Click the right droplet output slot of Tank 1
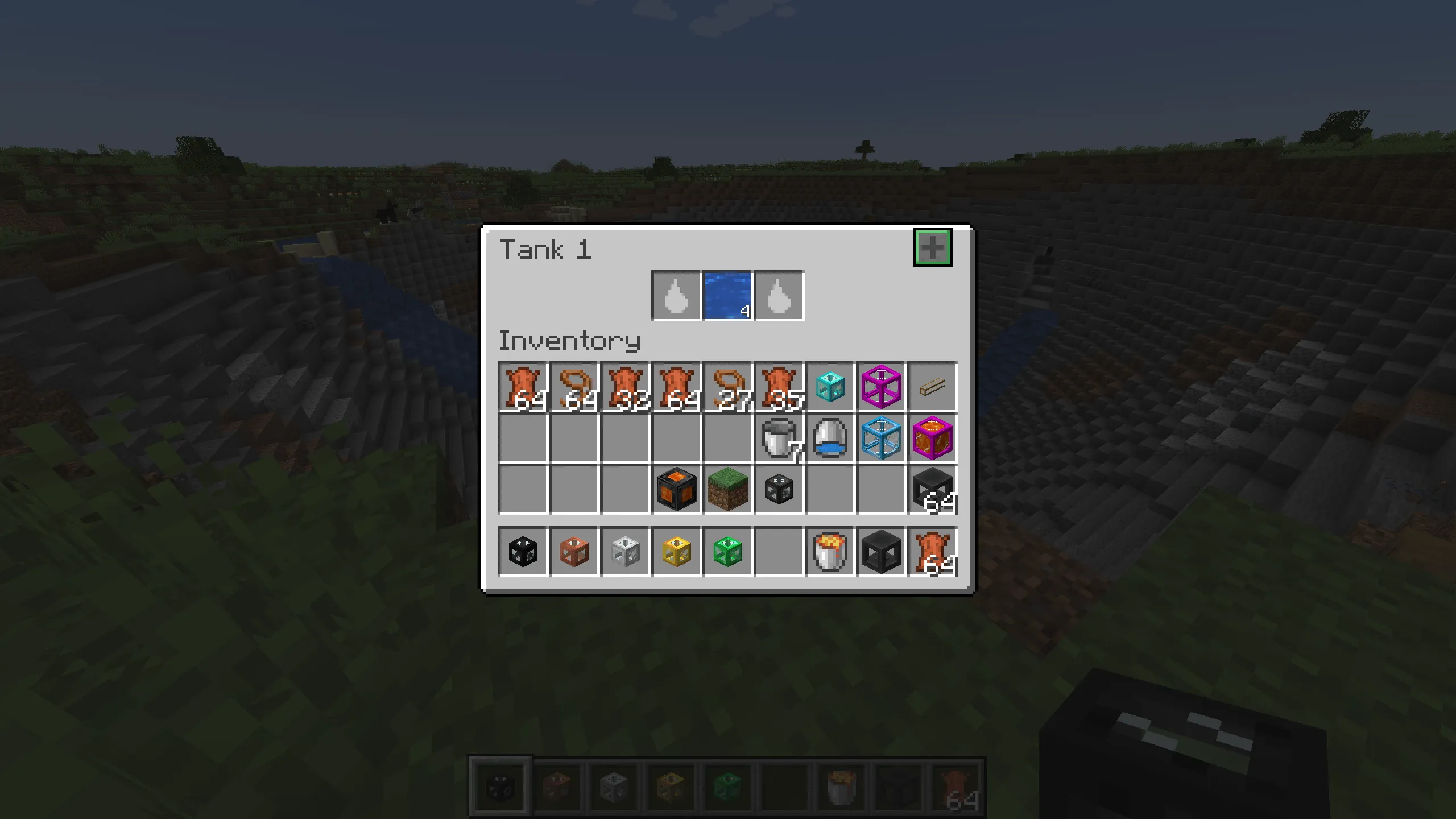Screen dimensions: 1456x819 779,294
